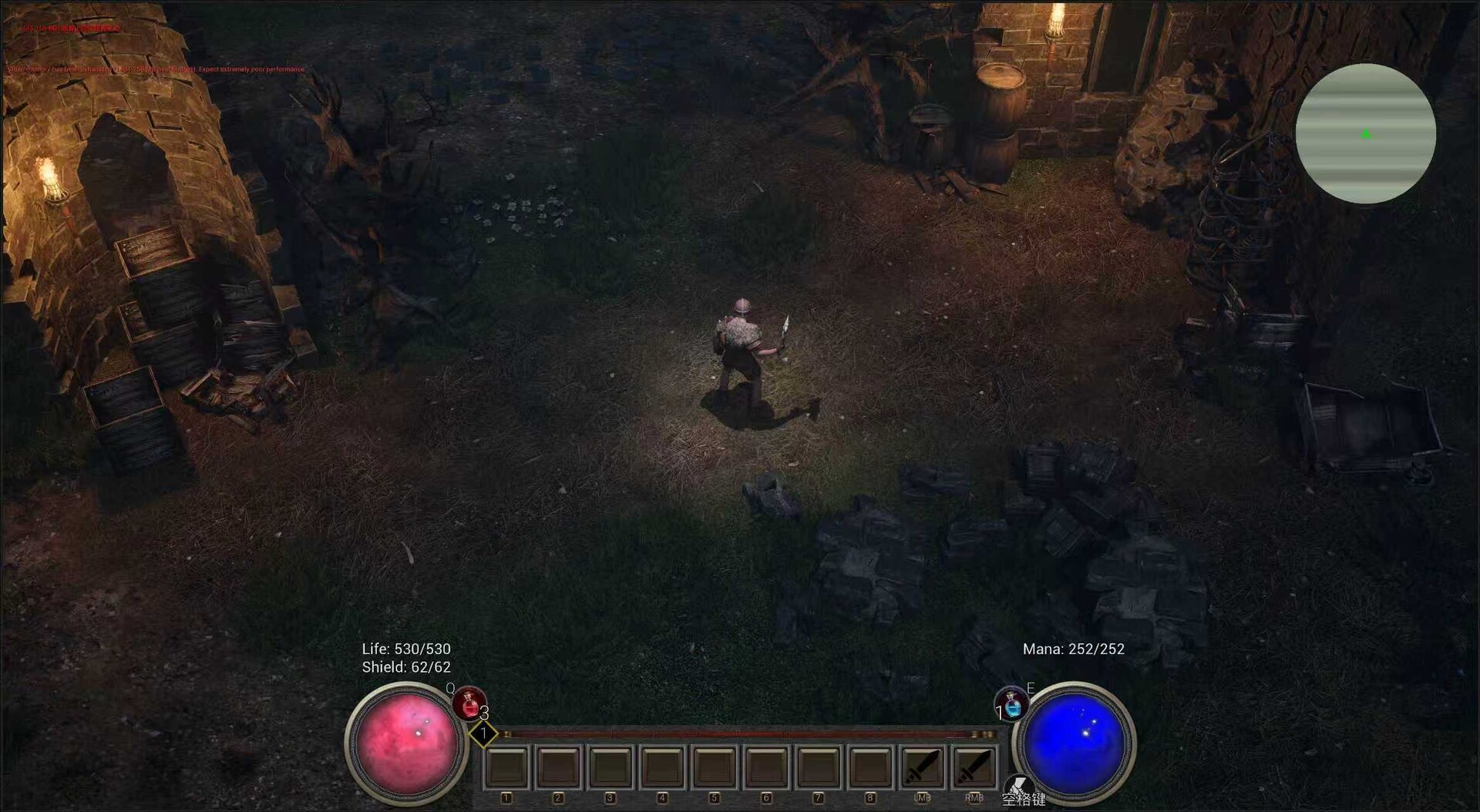
Task: Select the RMB sword skill icon
Action: click(x=974, y=766)
